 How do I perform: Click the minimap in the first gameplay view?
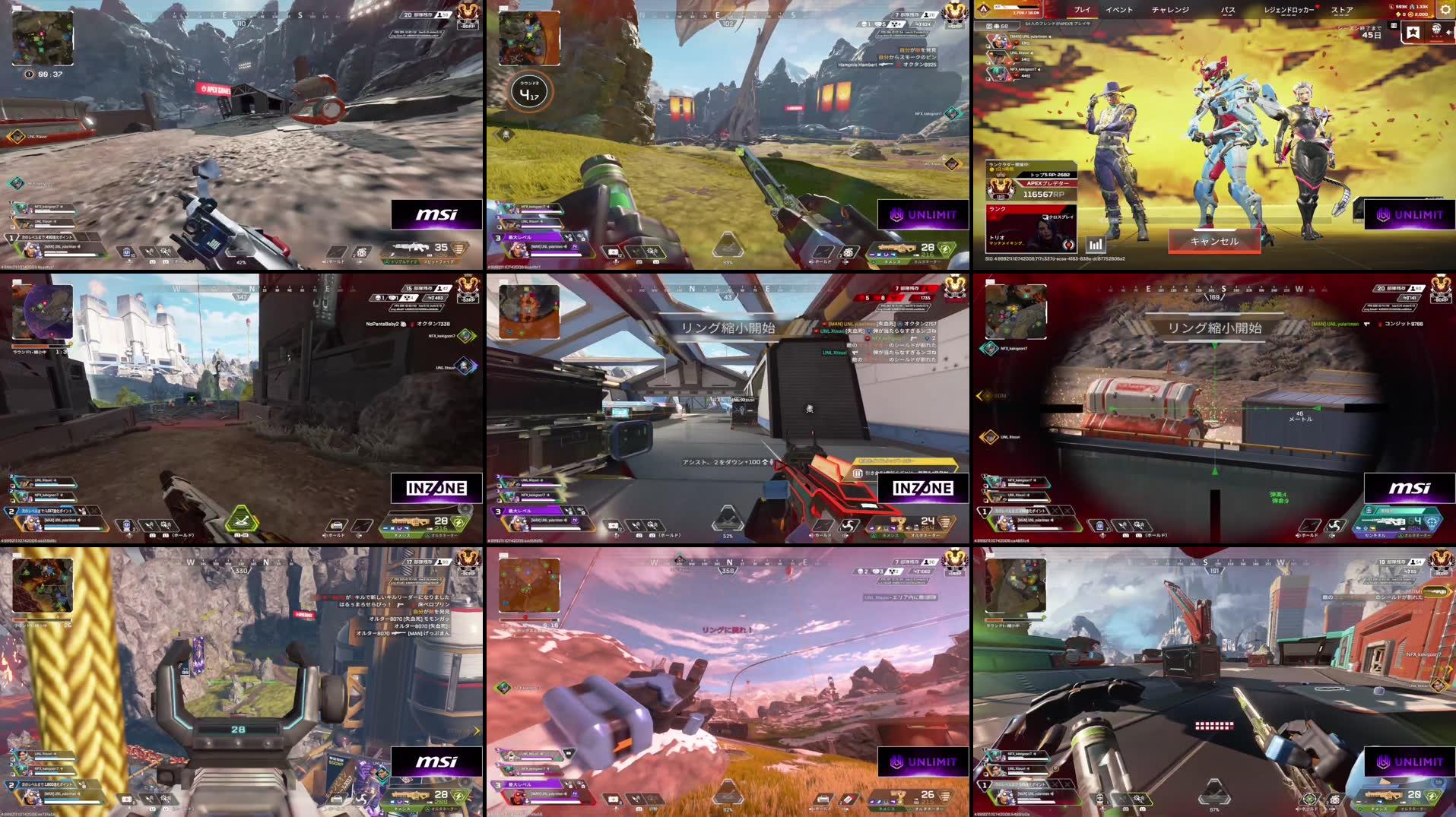click(43, 40)
